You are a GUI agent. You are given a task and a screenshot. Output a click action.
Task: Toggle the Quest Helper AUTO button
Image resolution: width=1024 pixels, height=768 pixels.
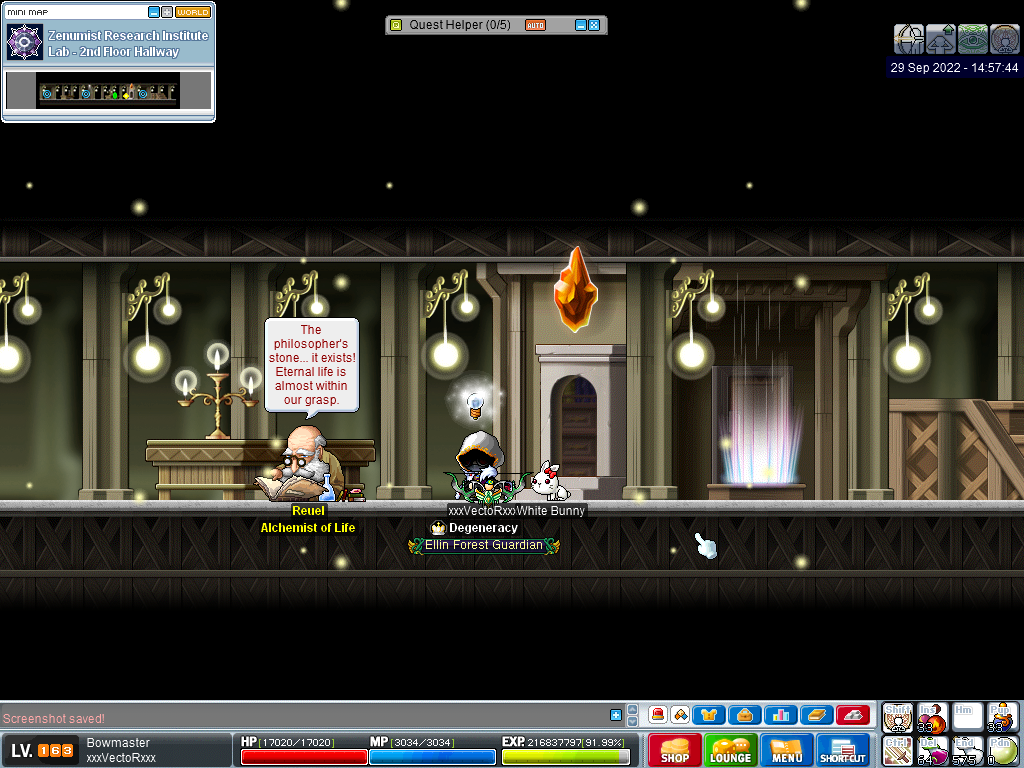point(535,25)
